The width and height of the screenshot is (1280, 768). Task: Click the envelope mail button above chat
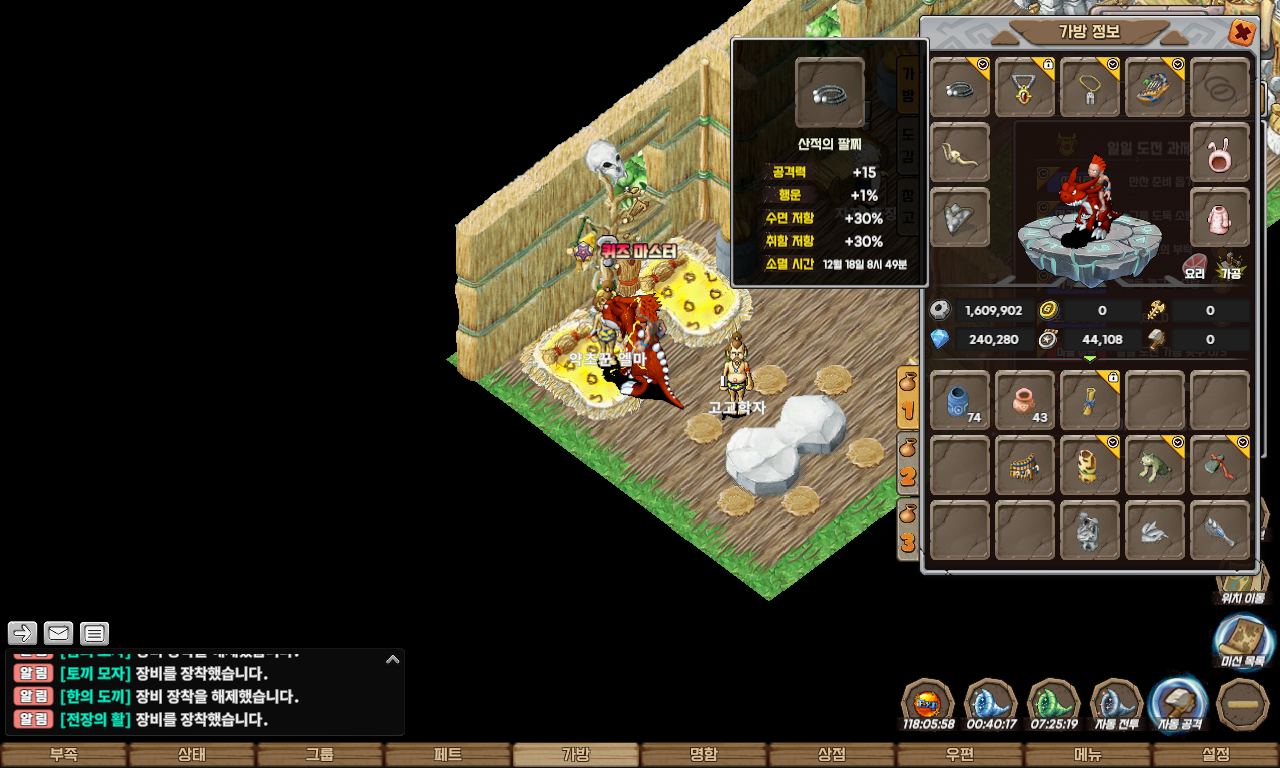click(x=59, y=633)
